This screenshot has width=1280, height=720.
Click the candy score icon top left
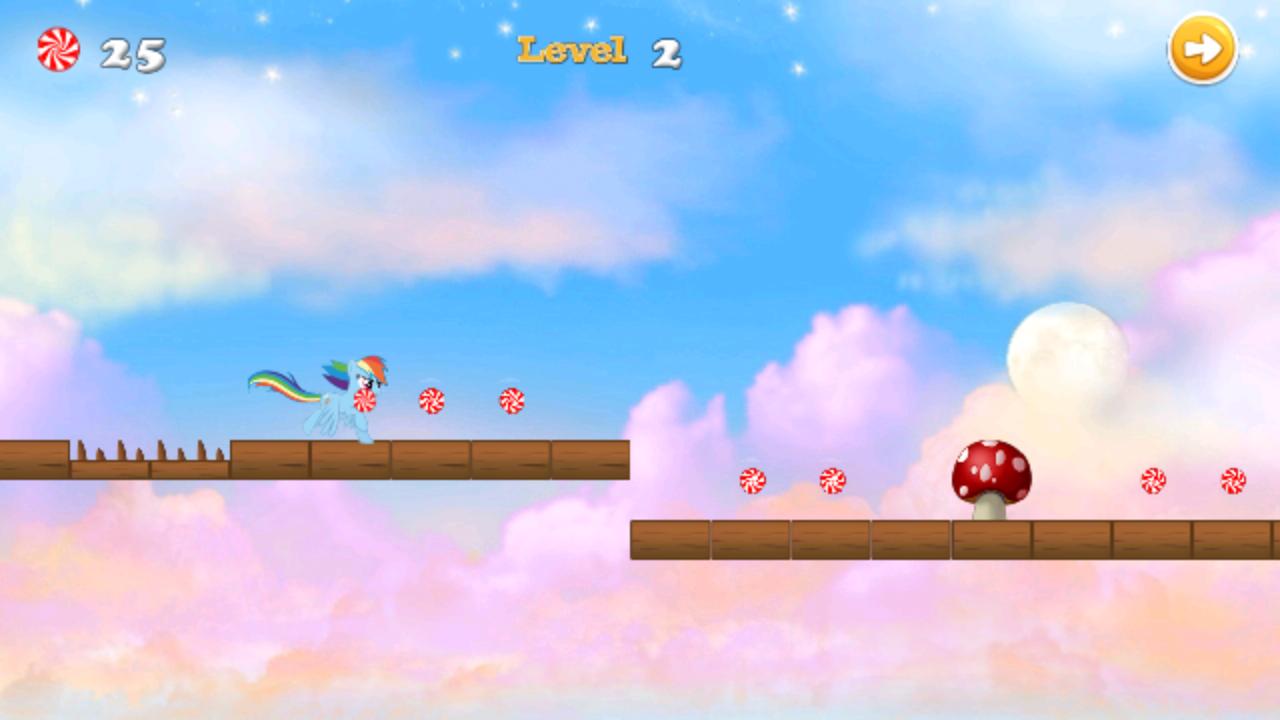click(x=57, y=48)
